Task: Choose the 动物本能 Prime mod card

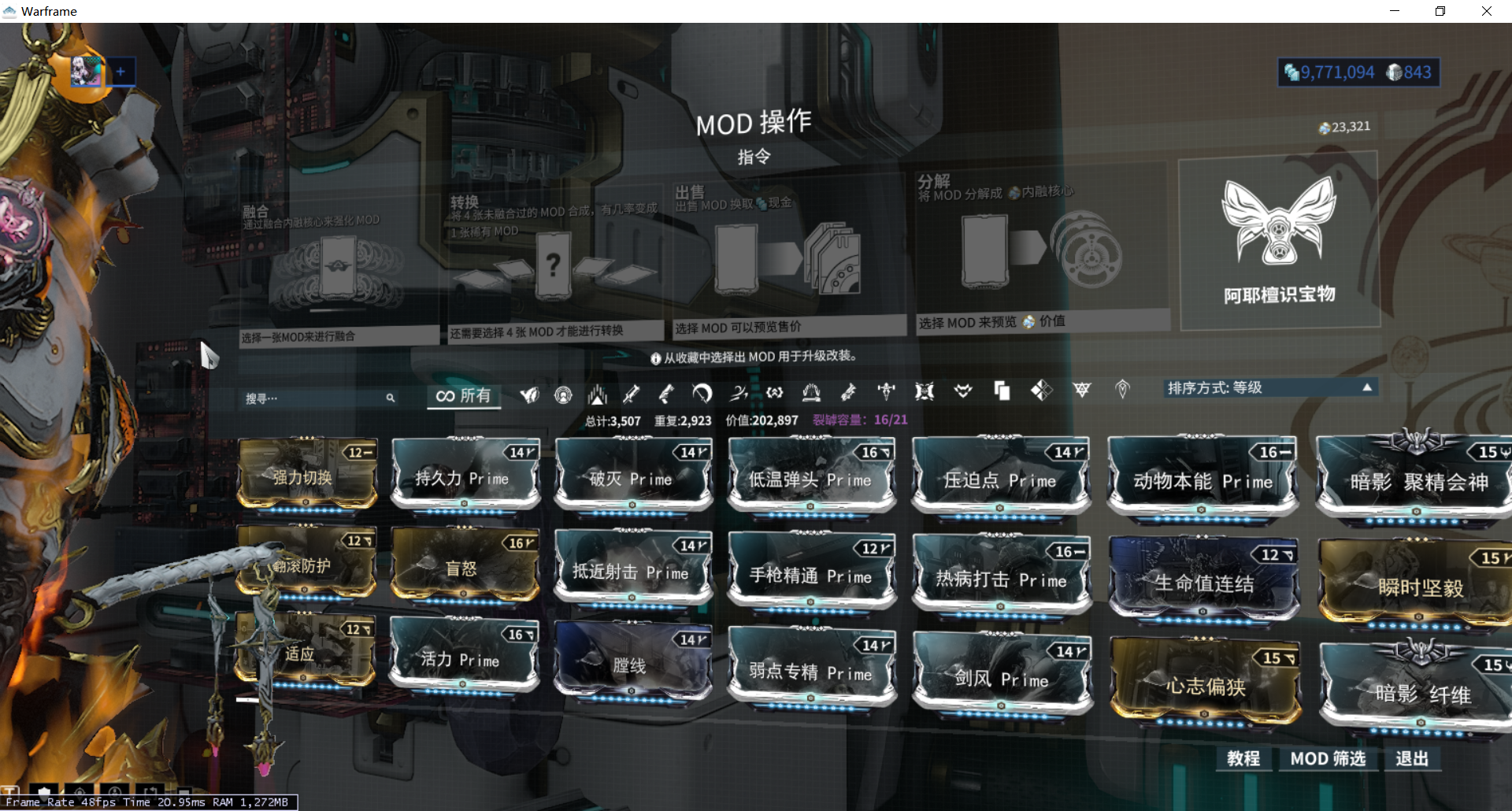Action: point(1202,480)
